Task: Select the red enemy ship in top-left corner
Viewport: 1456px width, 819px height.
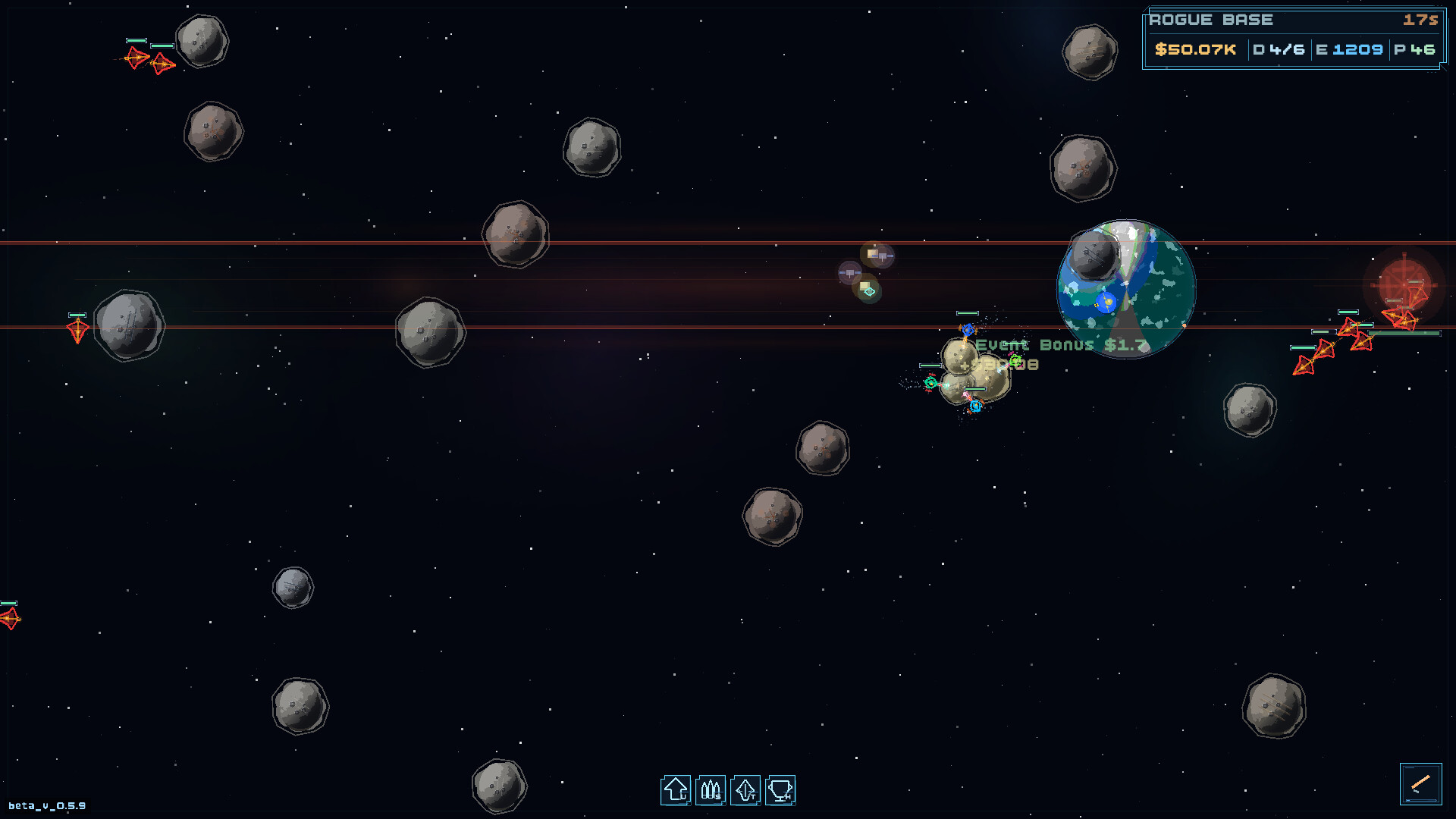Action: click(x=137, y=57)
